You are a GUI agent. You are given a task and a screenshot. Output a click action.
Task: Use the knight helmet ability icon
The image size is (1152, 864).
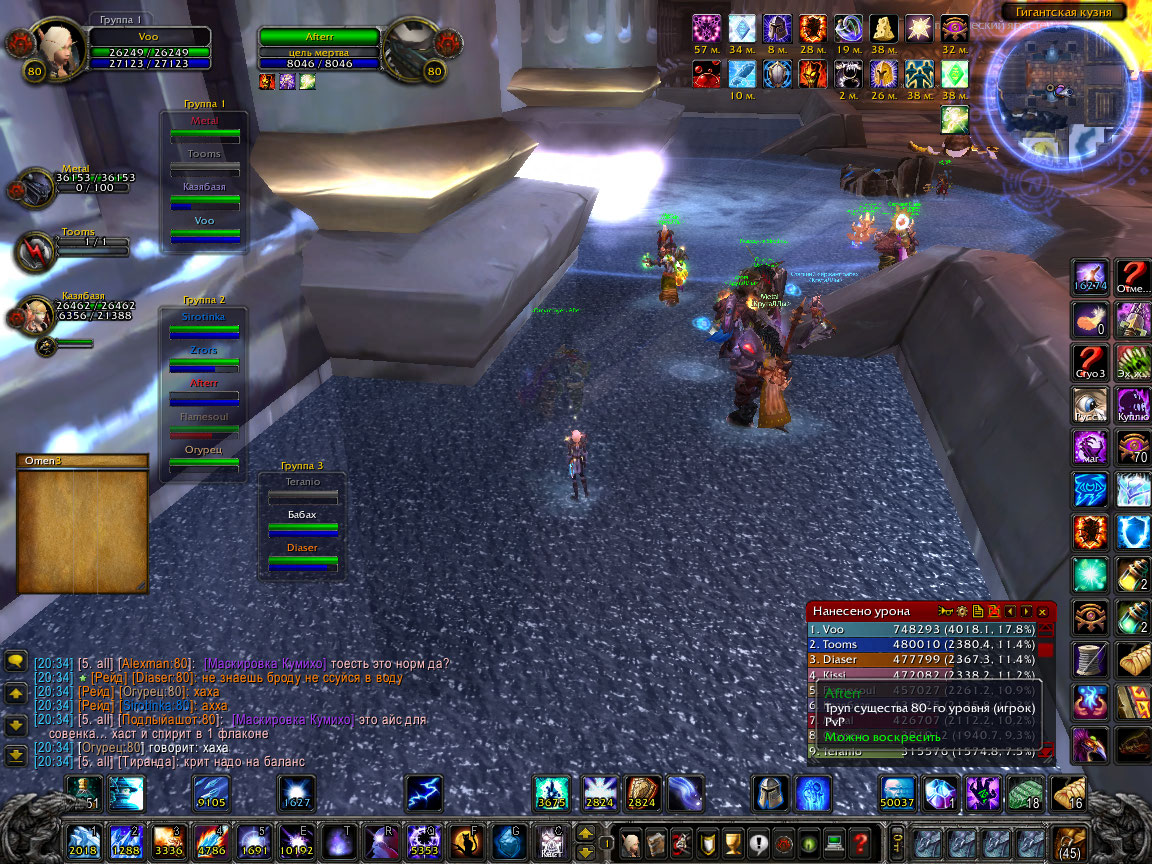[770, 793]
